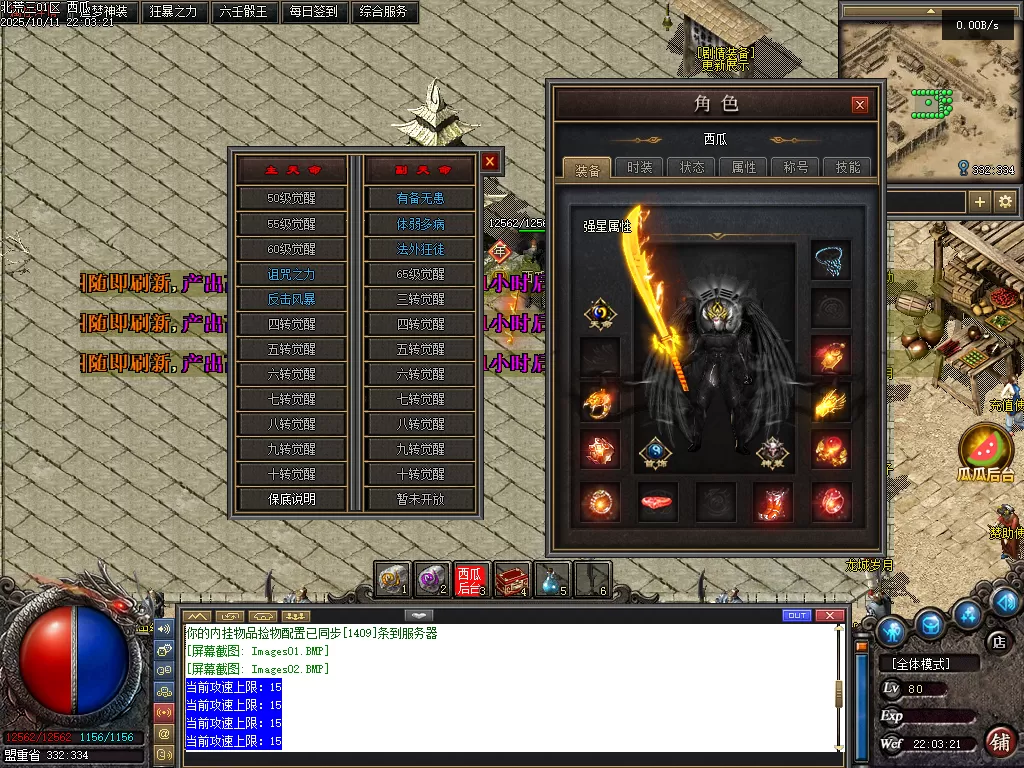Choose the 50级觉醒 entry

coord(291,199)
